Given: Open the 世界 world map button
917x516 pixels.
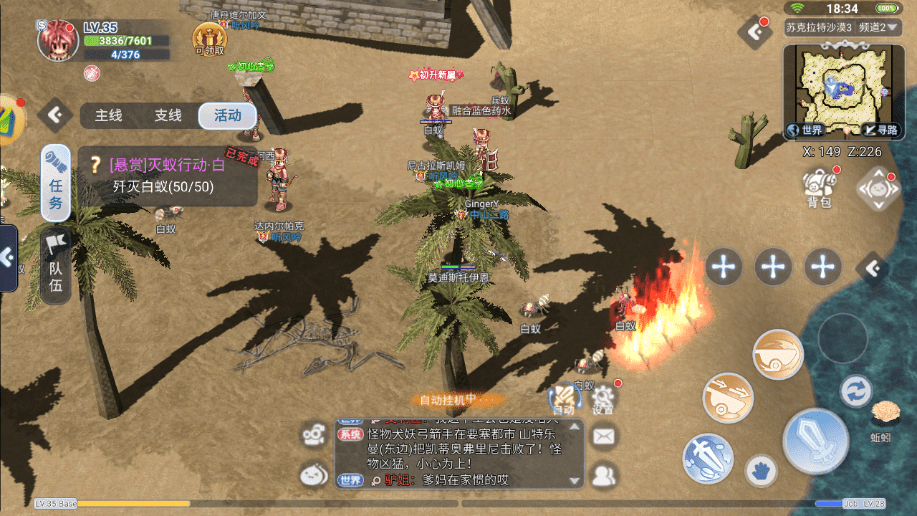Looking at the screenshot, I should [x=808, y=130].
